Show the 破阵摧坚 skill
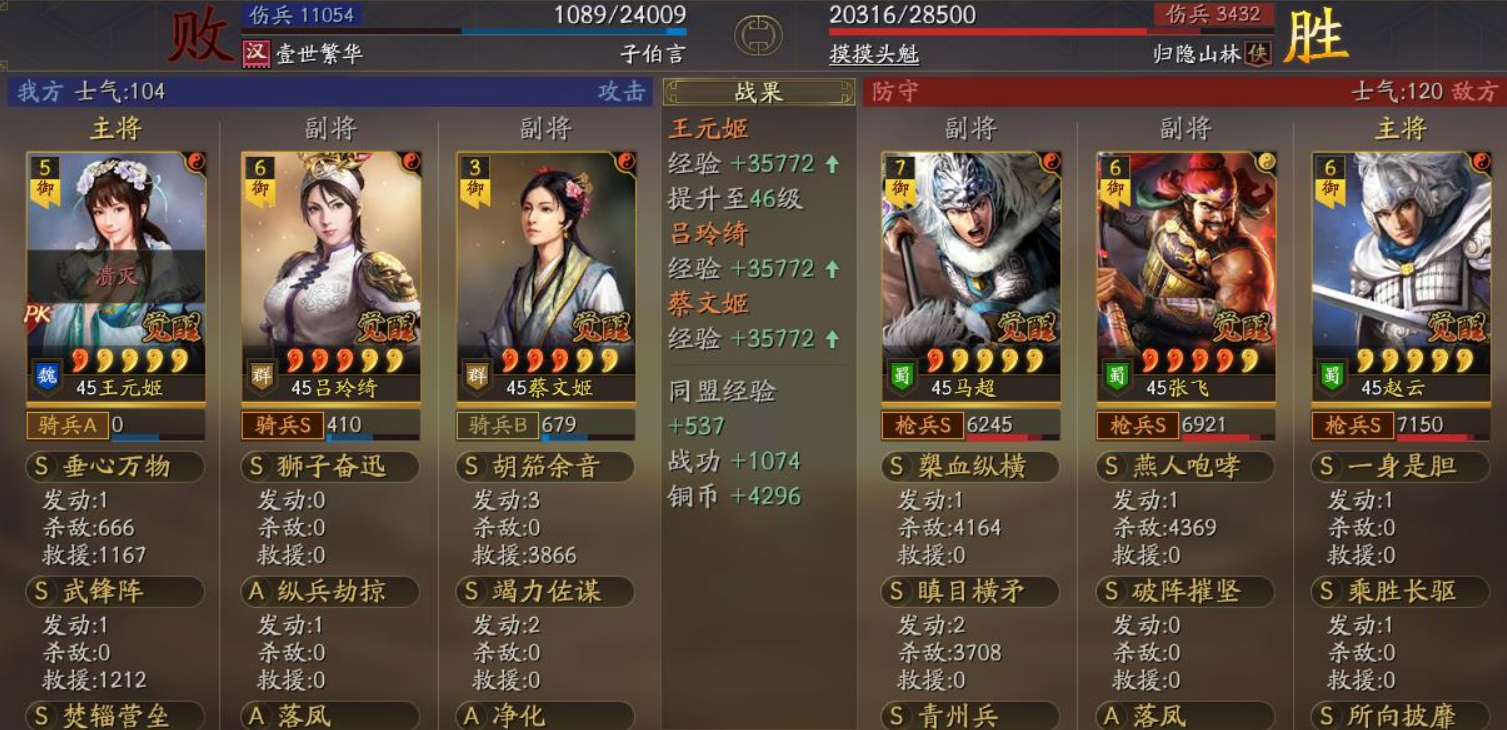Viewport: 1507px width, 730px height. point(1185,592)
